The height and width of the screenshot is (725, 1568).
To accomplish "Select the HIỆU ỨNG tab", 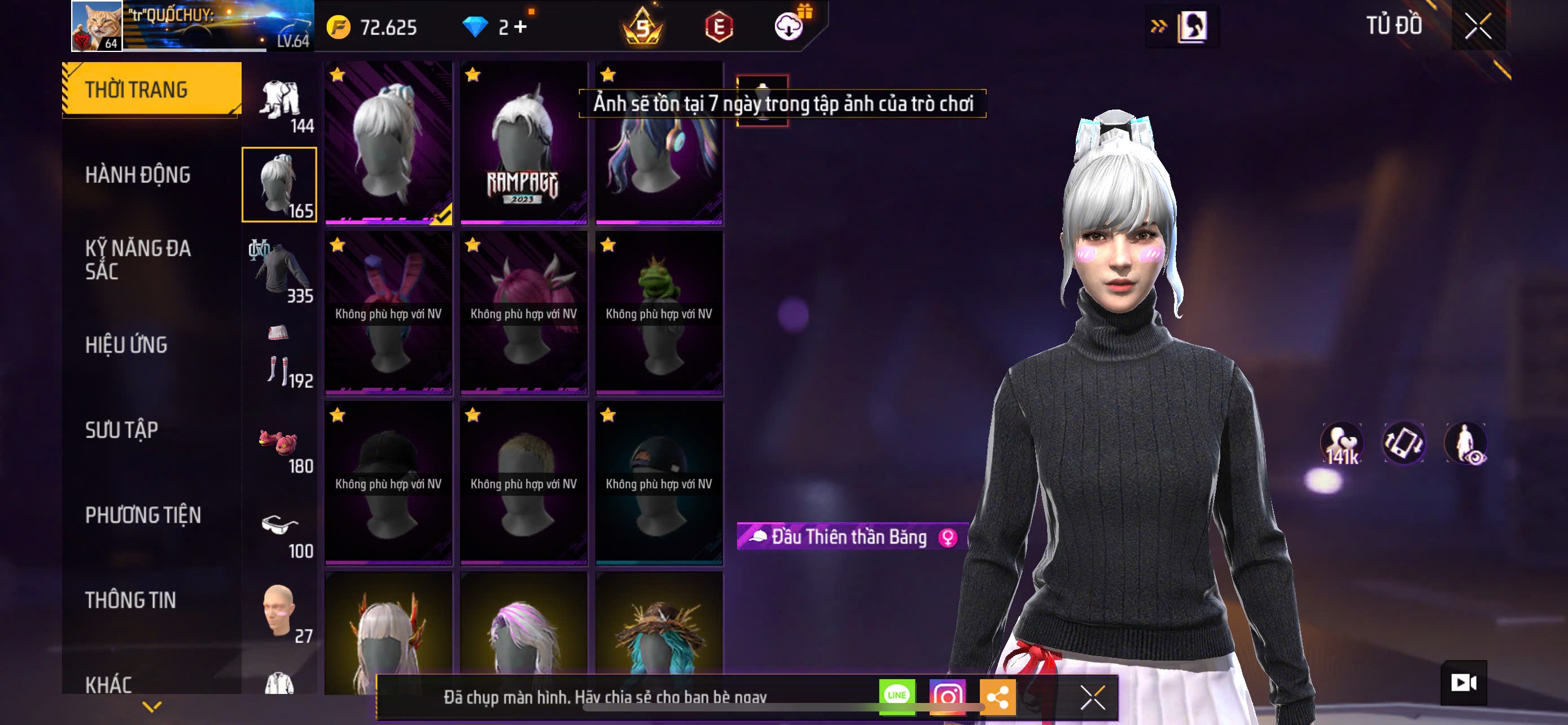I will 126,345.
